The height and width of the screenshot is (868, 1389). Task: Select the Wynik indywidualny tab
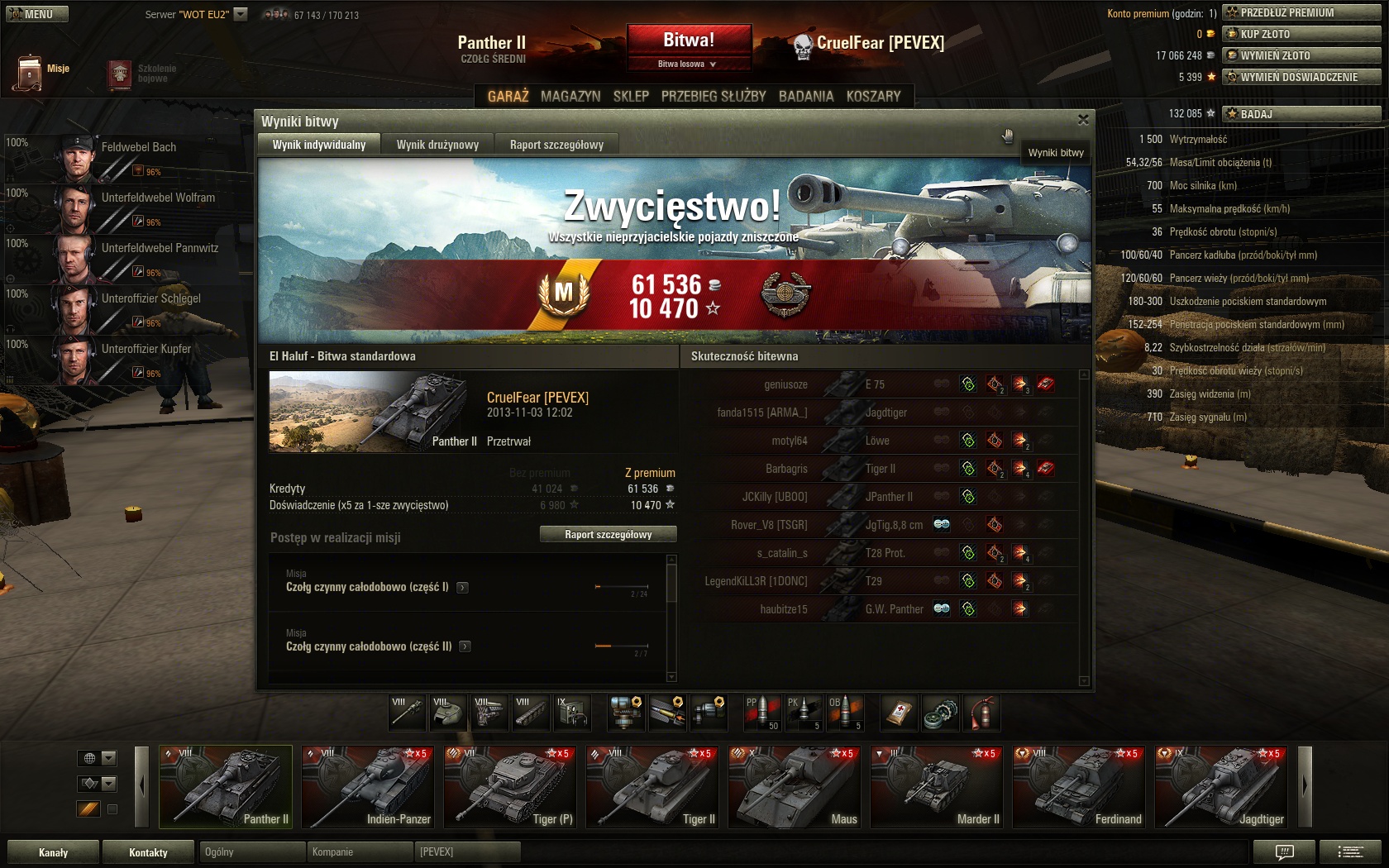pos(319,145)
